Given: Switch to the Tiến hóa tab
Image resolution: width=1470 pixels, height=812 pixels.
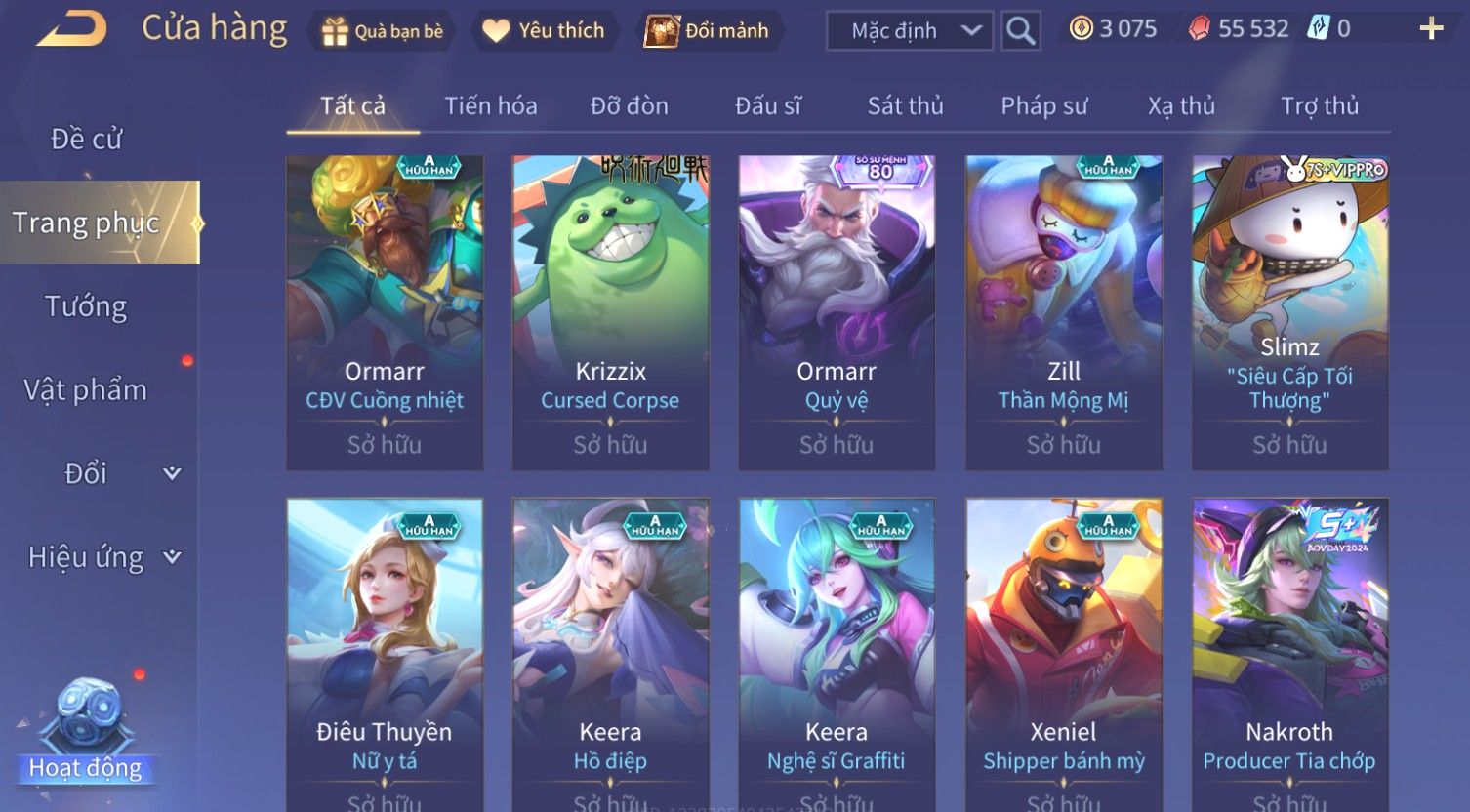Looking at the screenshot, I should (x=490, y=105).
